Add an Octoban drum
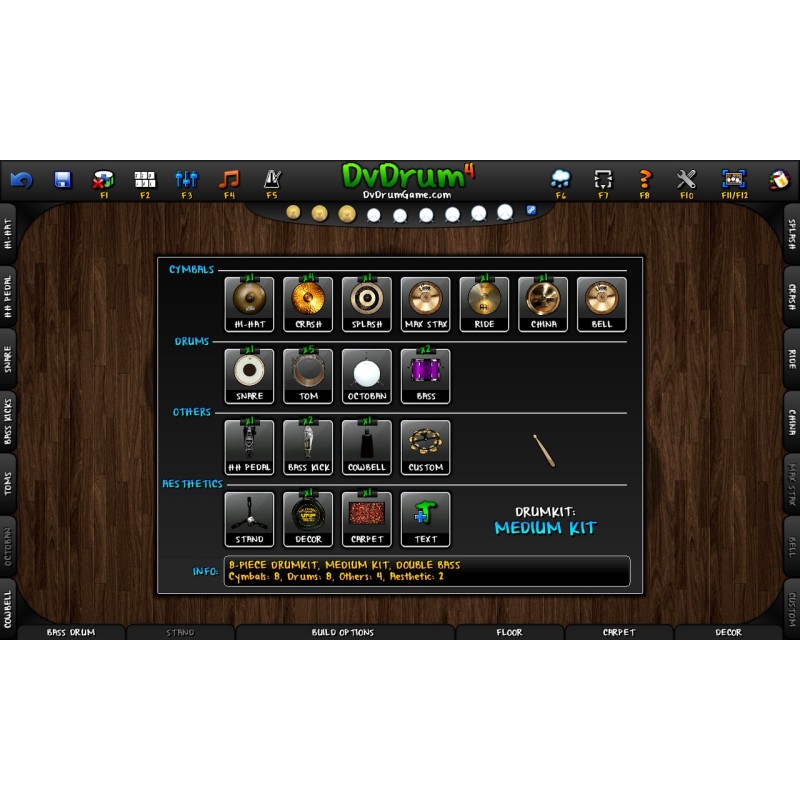800x800 pixels. (x=366, y=375)
